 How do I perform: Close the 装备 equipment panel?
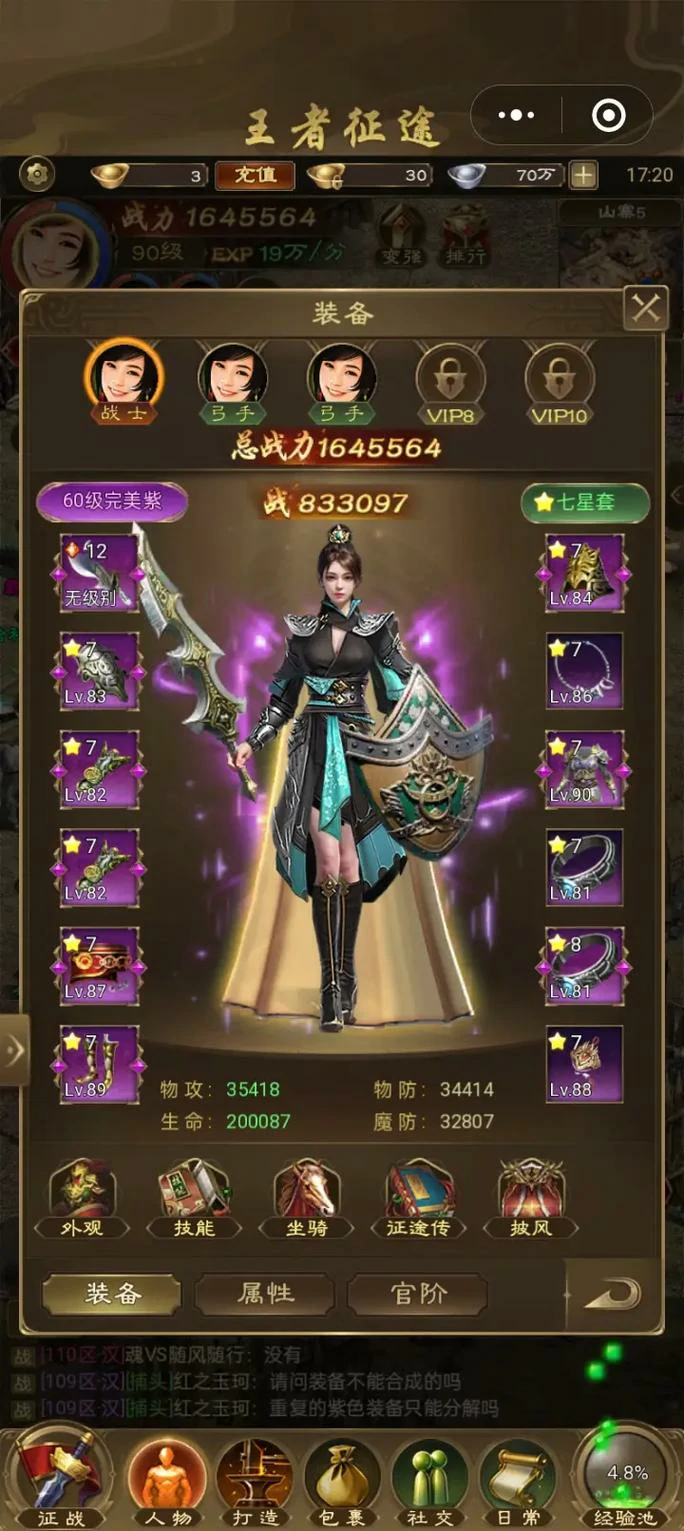(x=645, y=310)
